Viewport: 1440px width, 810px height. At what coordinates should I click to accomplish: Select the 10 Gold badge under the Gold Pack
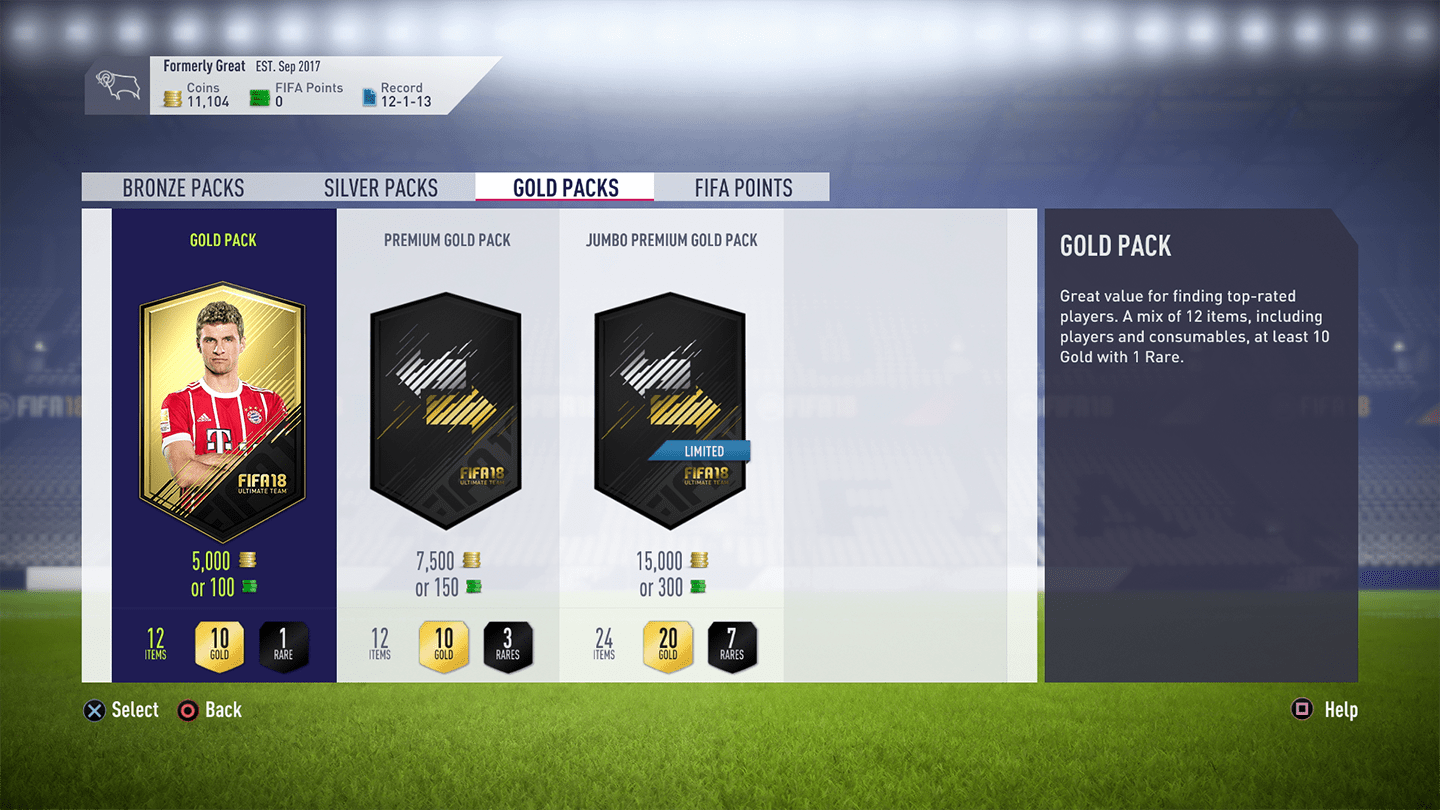[220, 645]
